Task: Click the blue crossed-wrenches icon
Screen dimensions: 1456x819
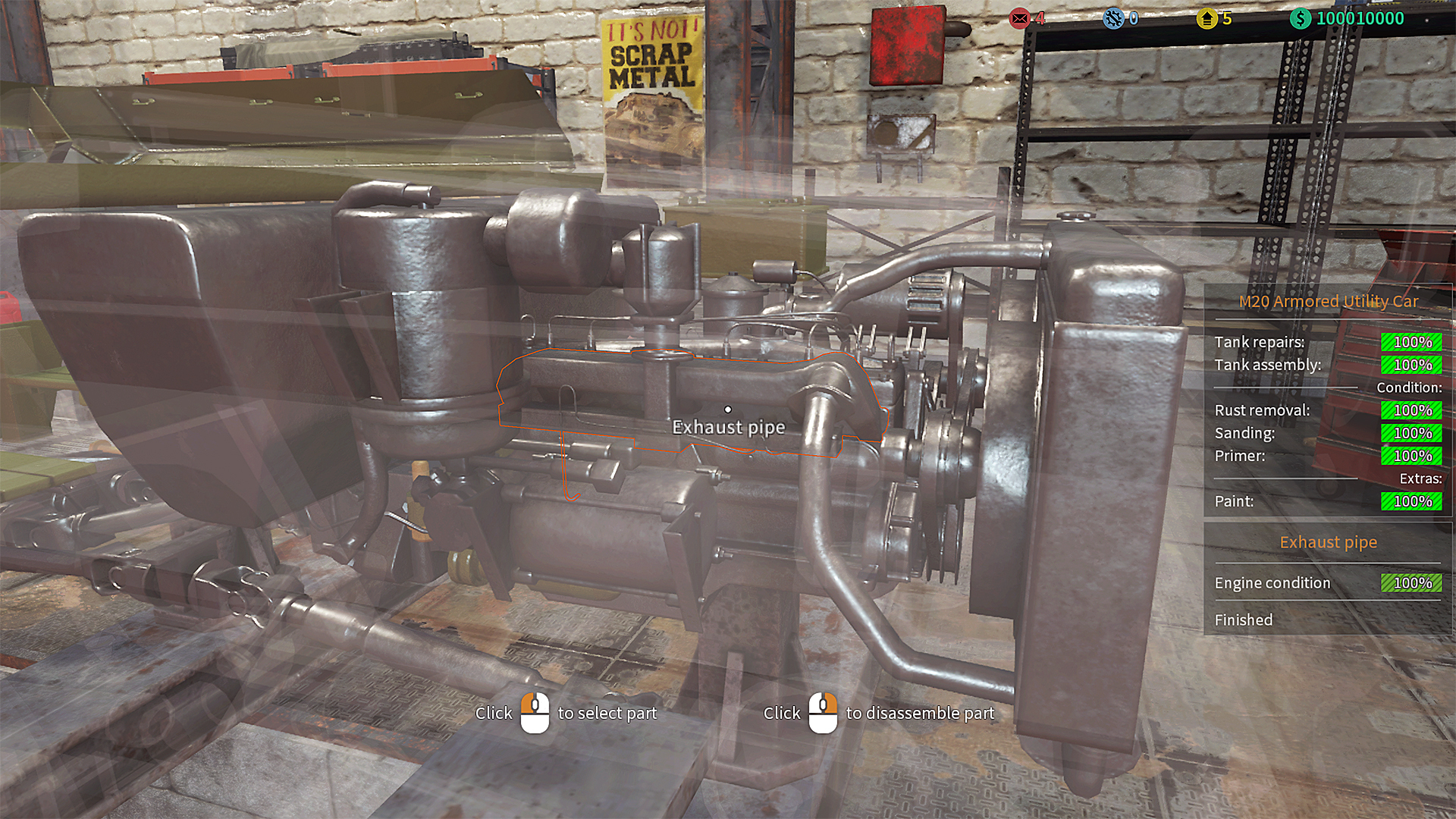Action: [1113, 18]
